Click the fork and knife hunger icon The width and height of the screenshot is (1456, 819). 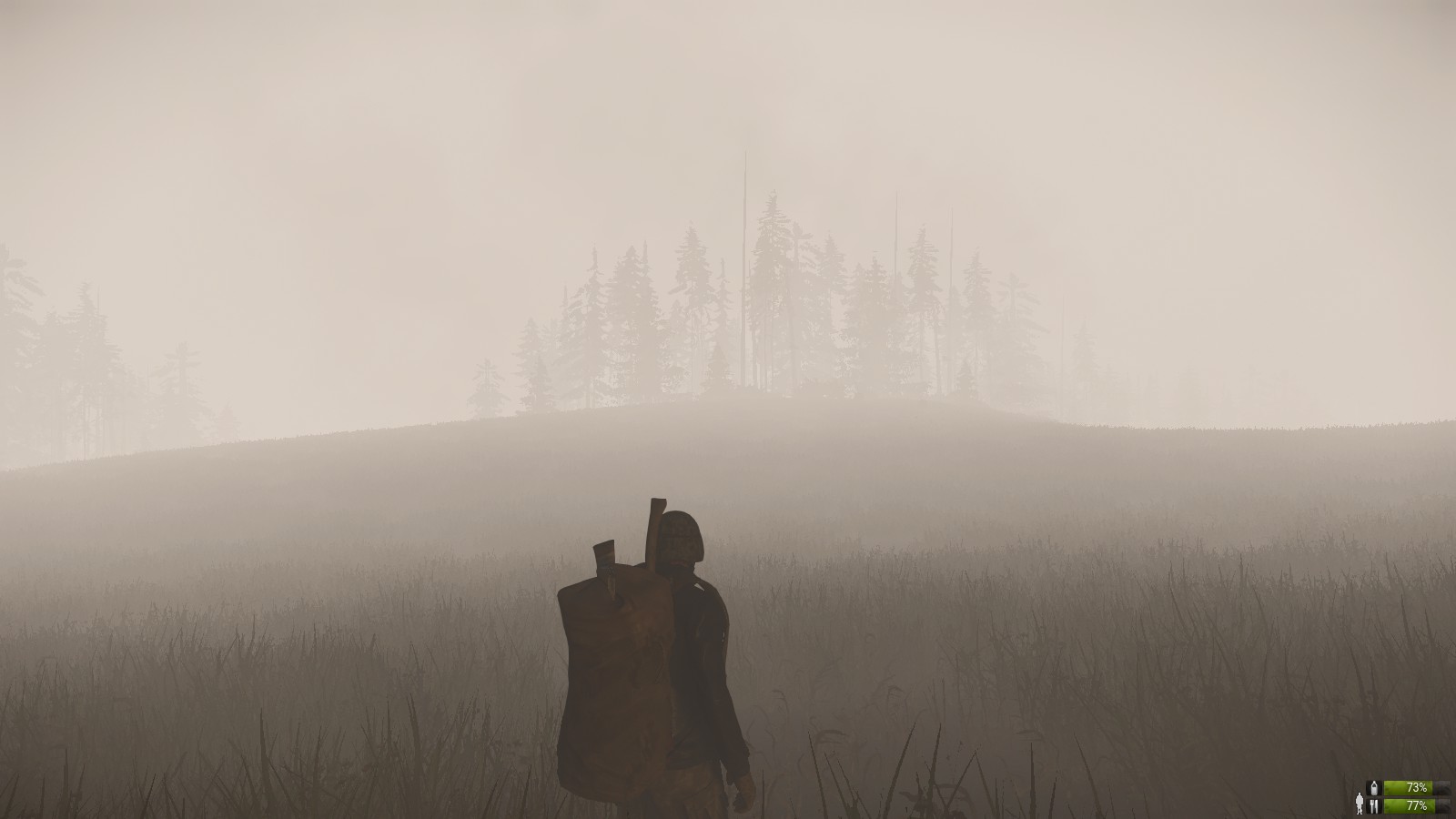pyautogui.click(x=1374, y=806)
